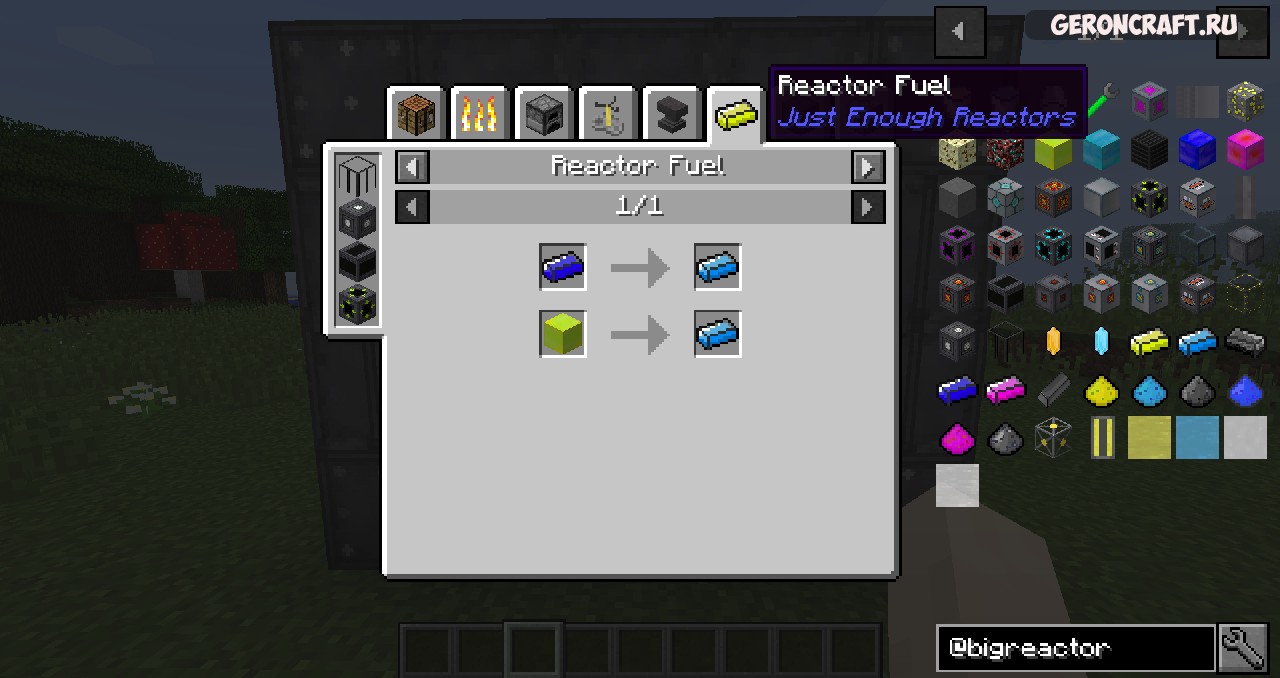Viewport: 1280px width, 678px height.
Task: Pick the orange crystal in the item list
Action: click(1053, 343)
